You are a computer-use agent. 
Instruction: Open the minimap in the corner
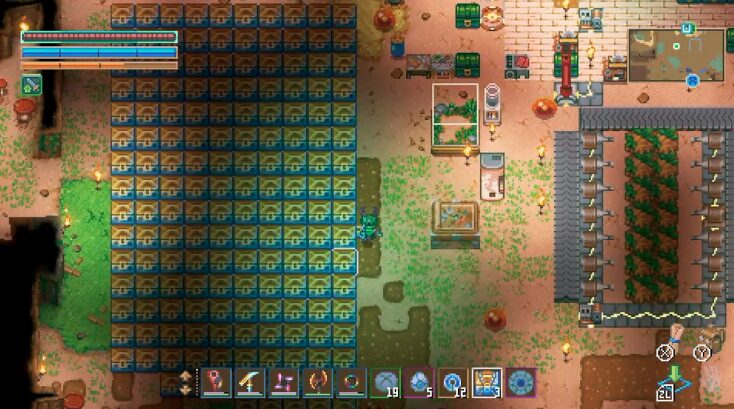pos(676,54)
